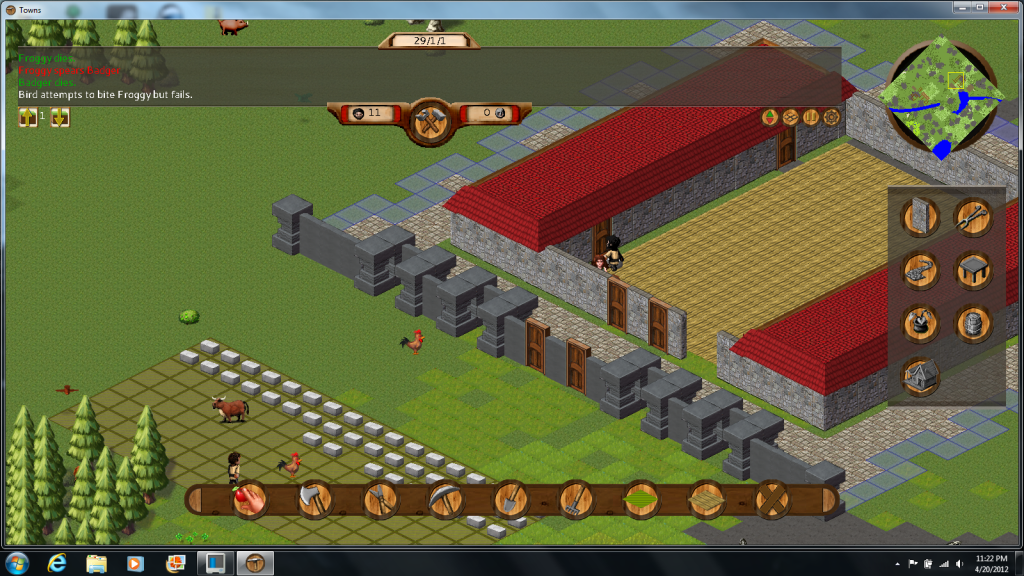The width and height of the screenshot is (1024, 576).
Task: Select the green leaf farming icon
Action: 641,500
